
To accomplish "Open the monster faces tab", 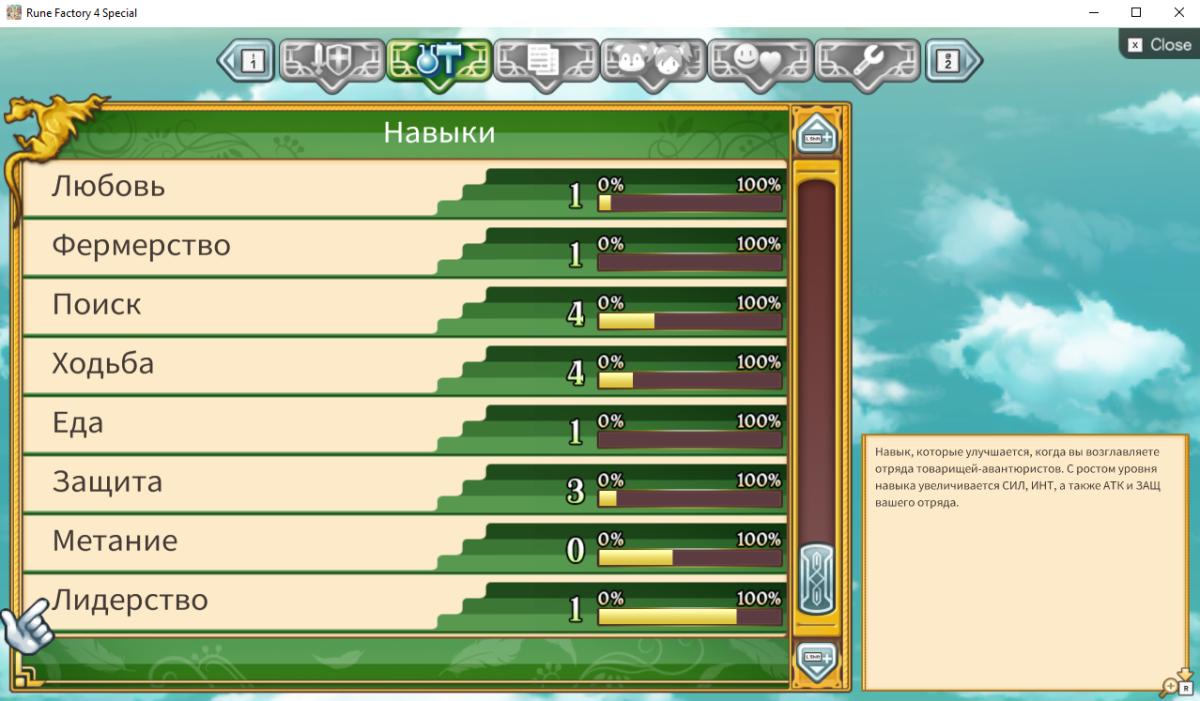I will point(653,62).
